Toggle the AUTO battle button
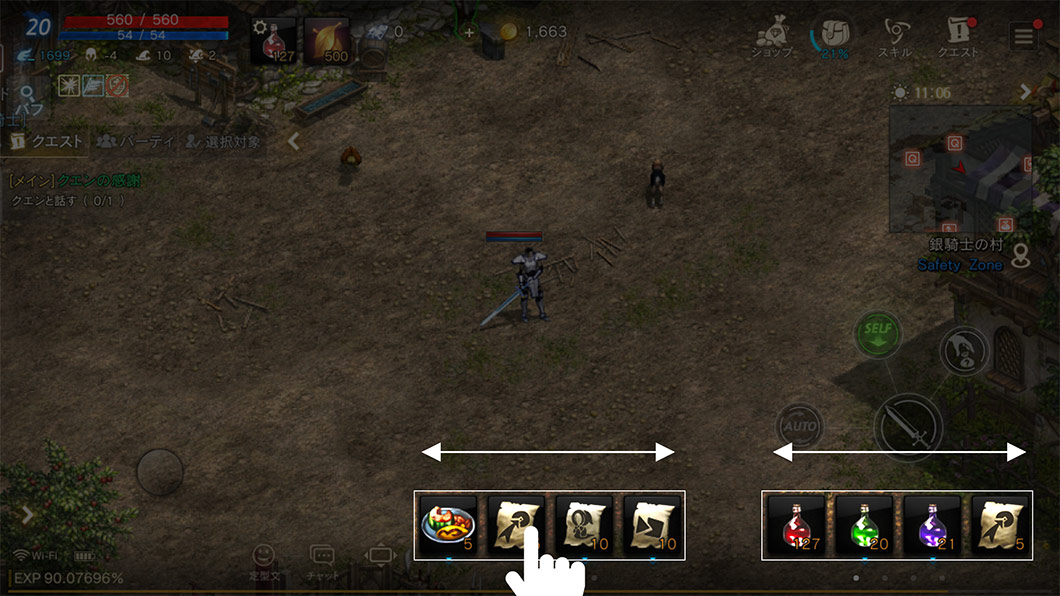The image size is (1060, 596). (799, 427)
